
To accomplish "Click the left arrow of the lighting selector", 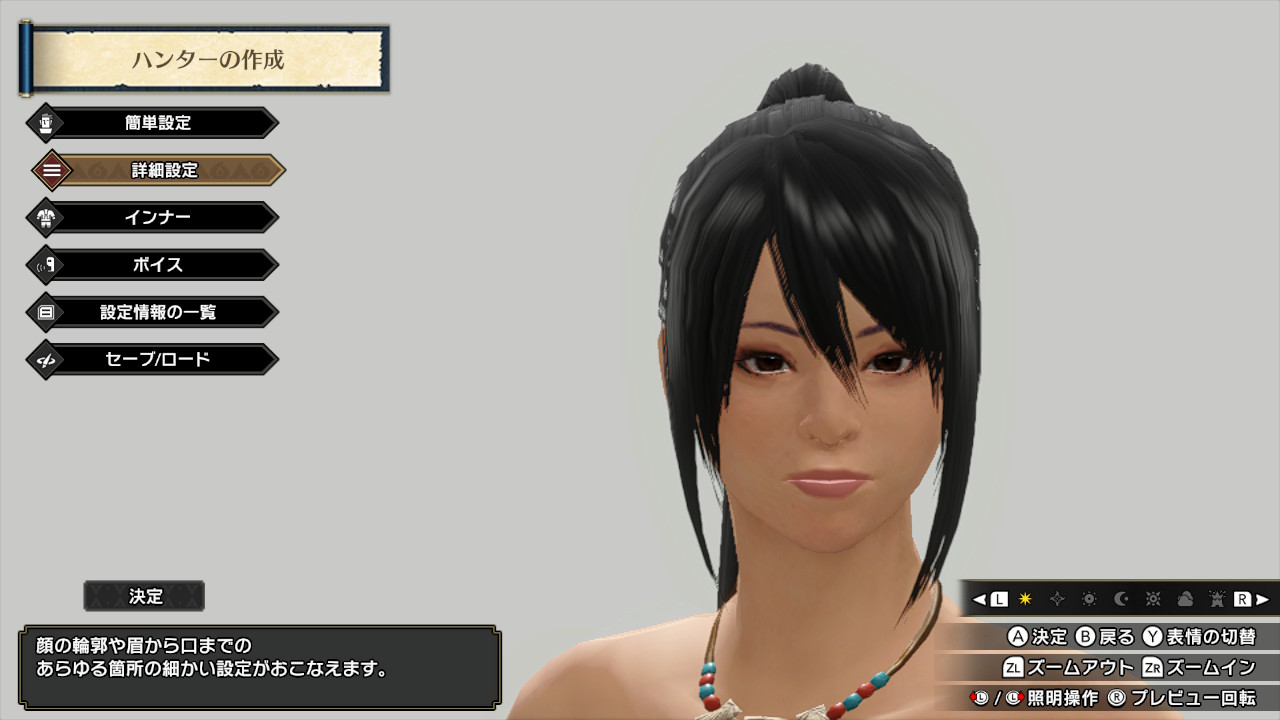I will [x=980, y=599].
